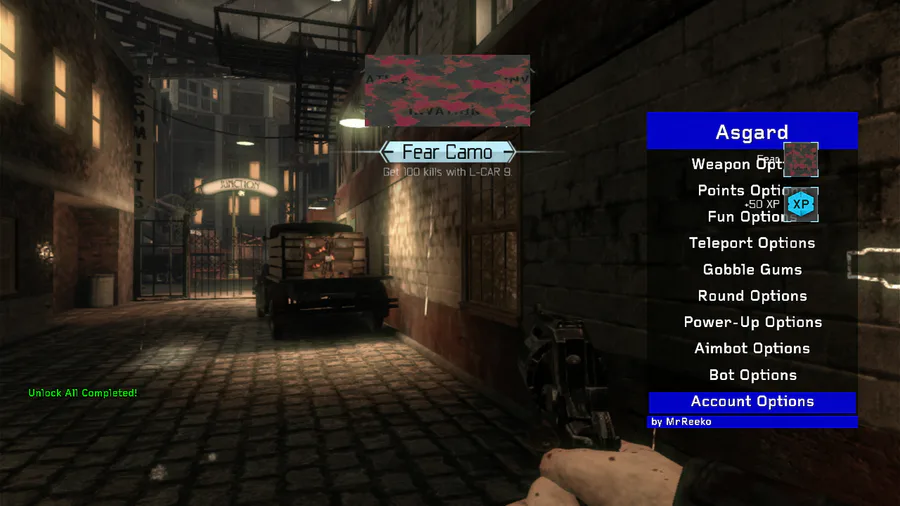Choose Power-Up Options
Viewport: 900px width, 506px height.
752,322
